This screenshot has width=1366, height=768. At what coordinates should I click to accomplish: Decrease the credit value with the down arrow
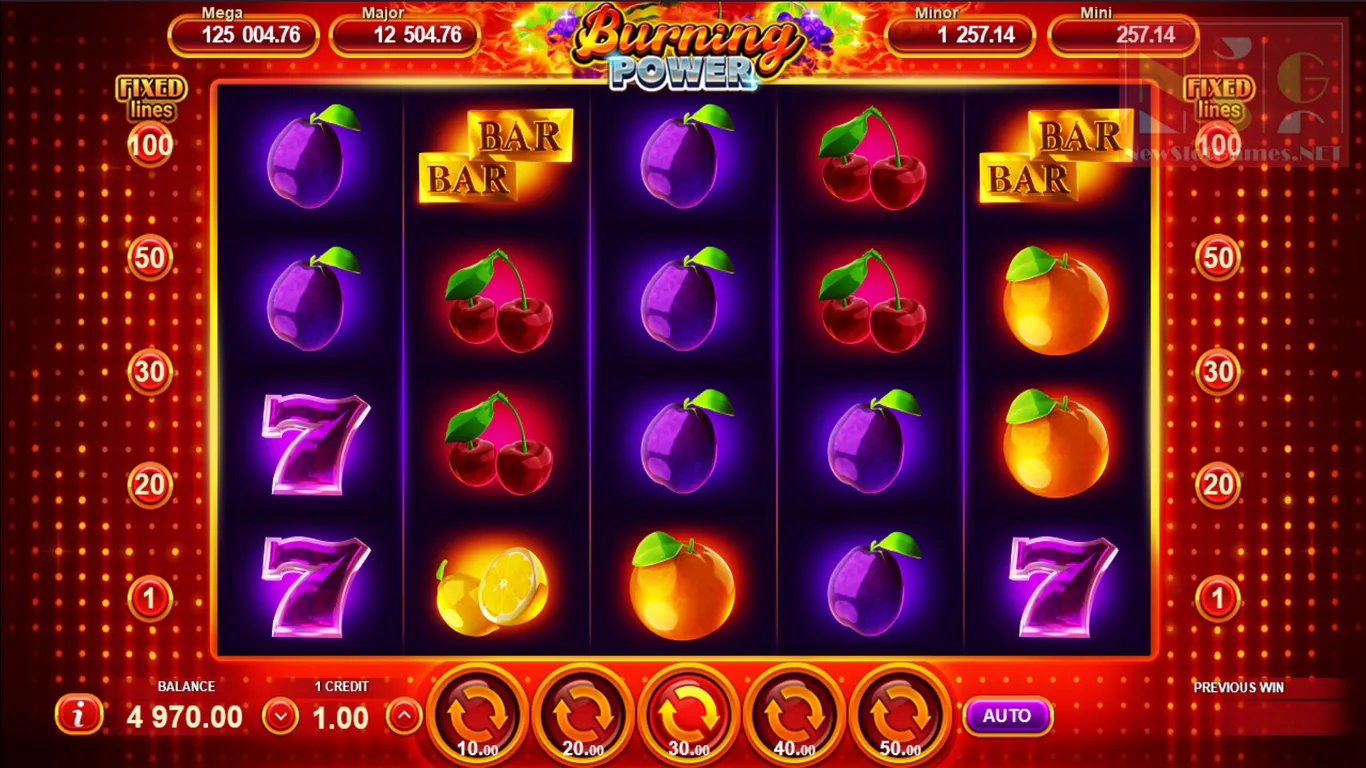[x=281, y=716]
